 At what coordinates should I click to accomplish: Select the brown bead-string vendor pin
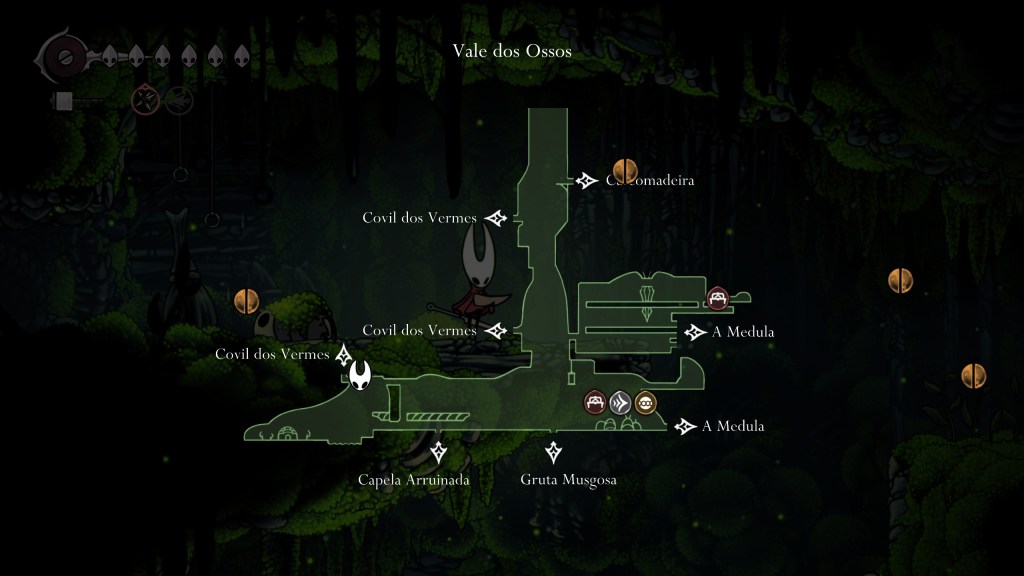click(646, 403)
